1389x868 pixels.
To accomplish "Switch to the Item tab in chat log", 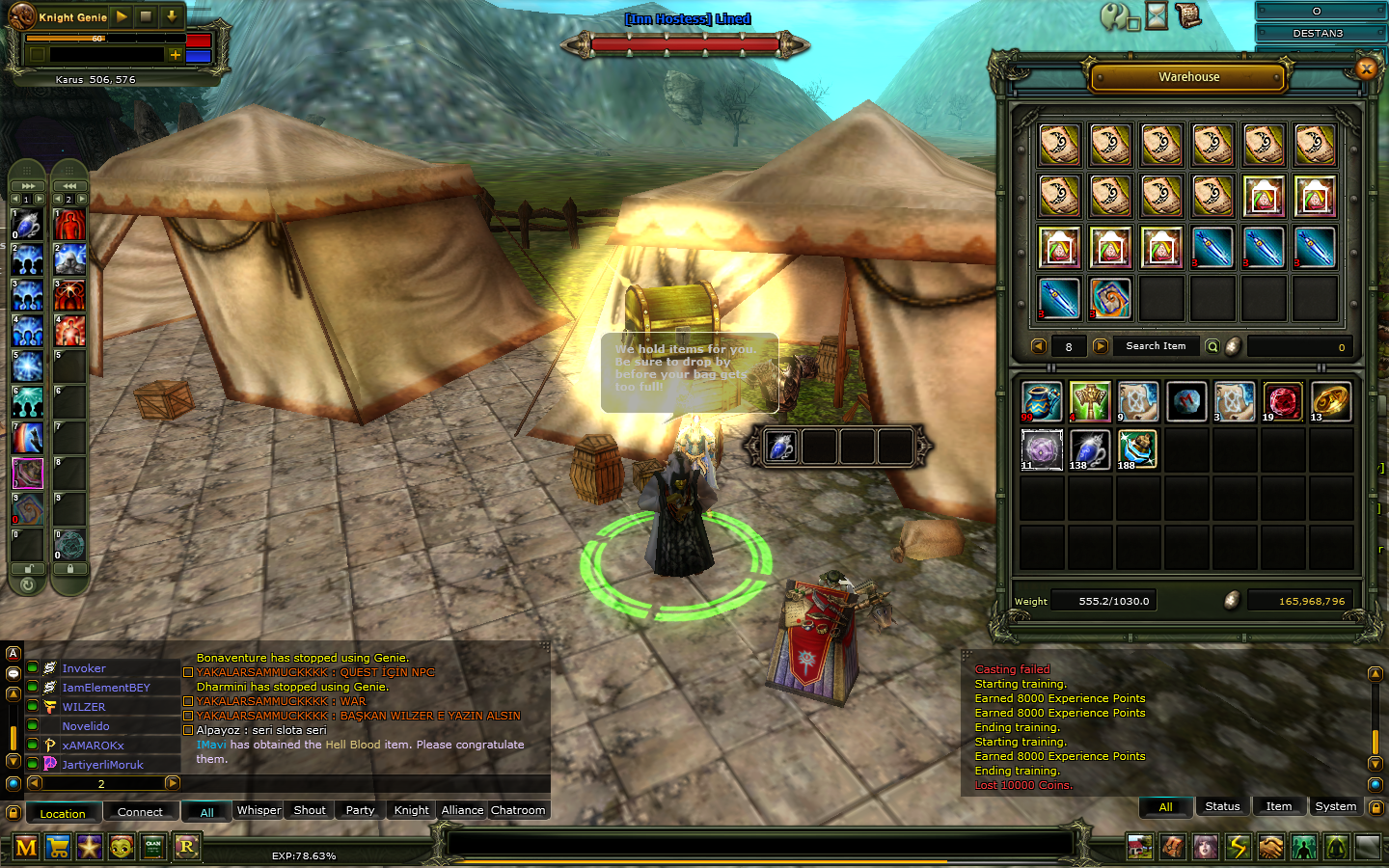I will tap(1278, 806).
